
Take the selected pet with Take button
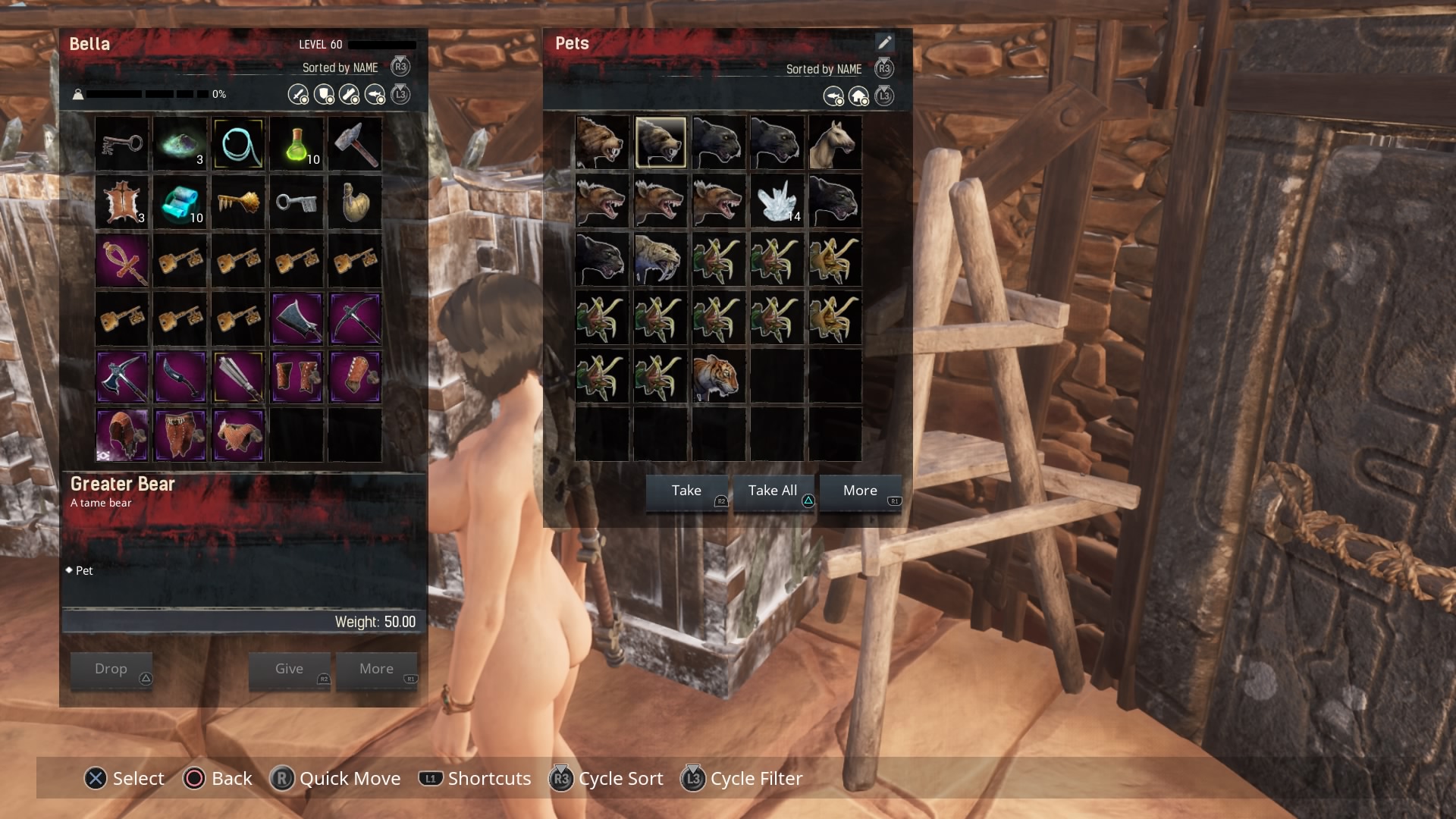pos(686,491)
